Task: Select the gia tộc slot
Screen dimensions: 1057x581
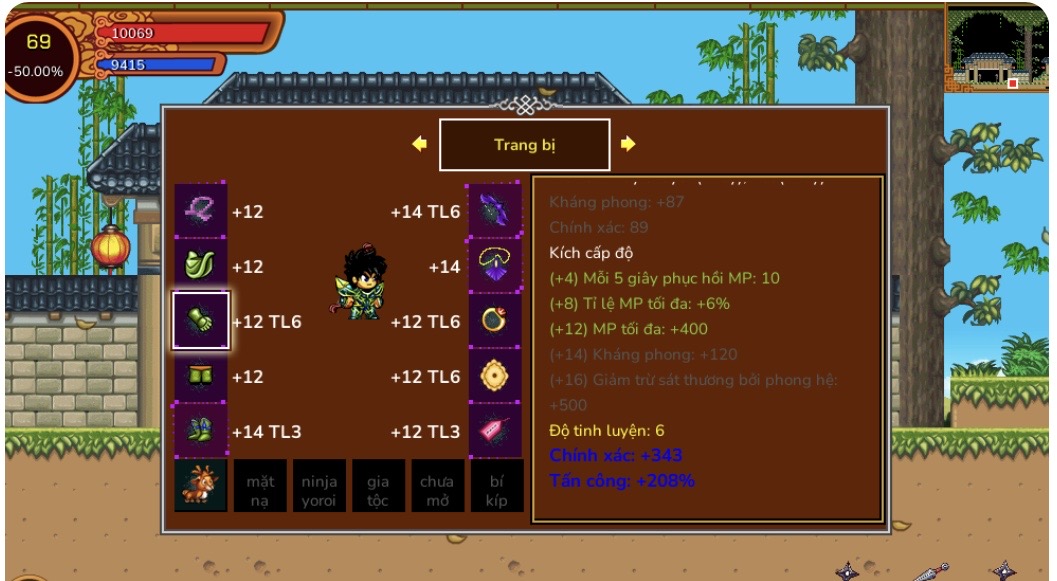Action: pyautogui.click(x=378, y=486)
